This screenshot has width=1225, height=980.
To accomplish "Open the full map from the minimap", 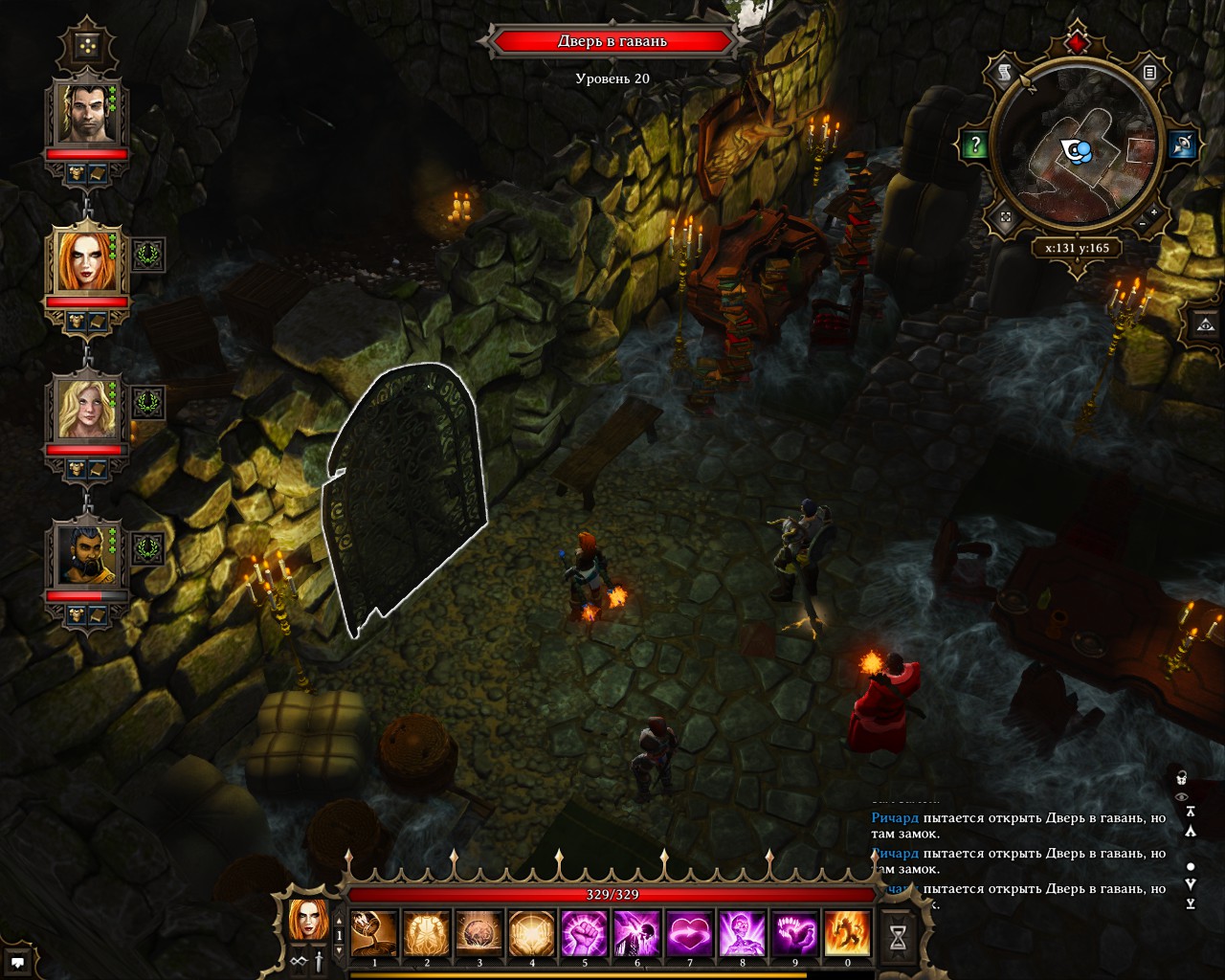I will pyautogui.click(x=1006, y=218).
